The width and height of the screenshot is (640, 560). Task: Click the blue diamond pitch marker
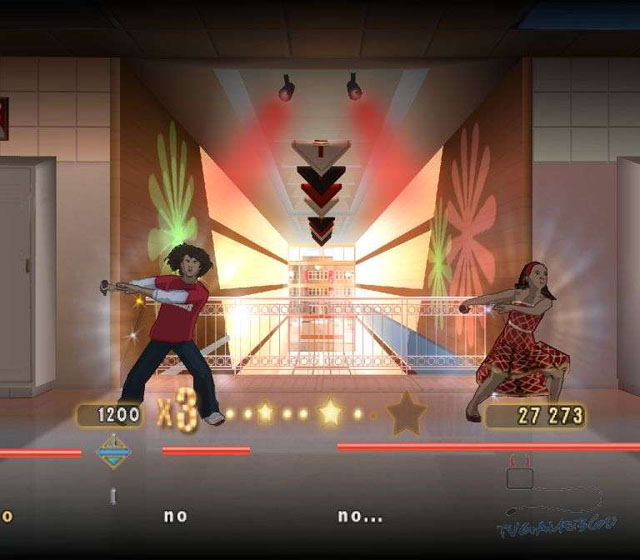(x=113, y=451)
